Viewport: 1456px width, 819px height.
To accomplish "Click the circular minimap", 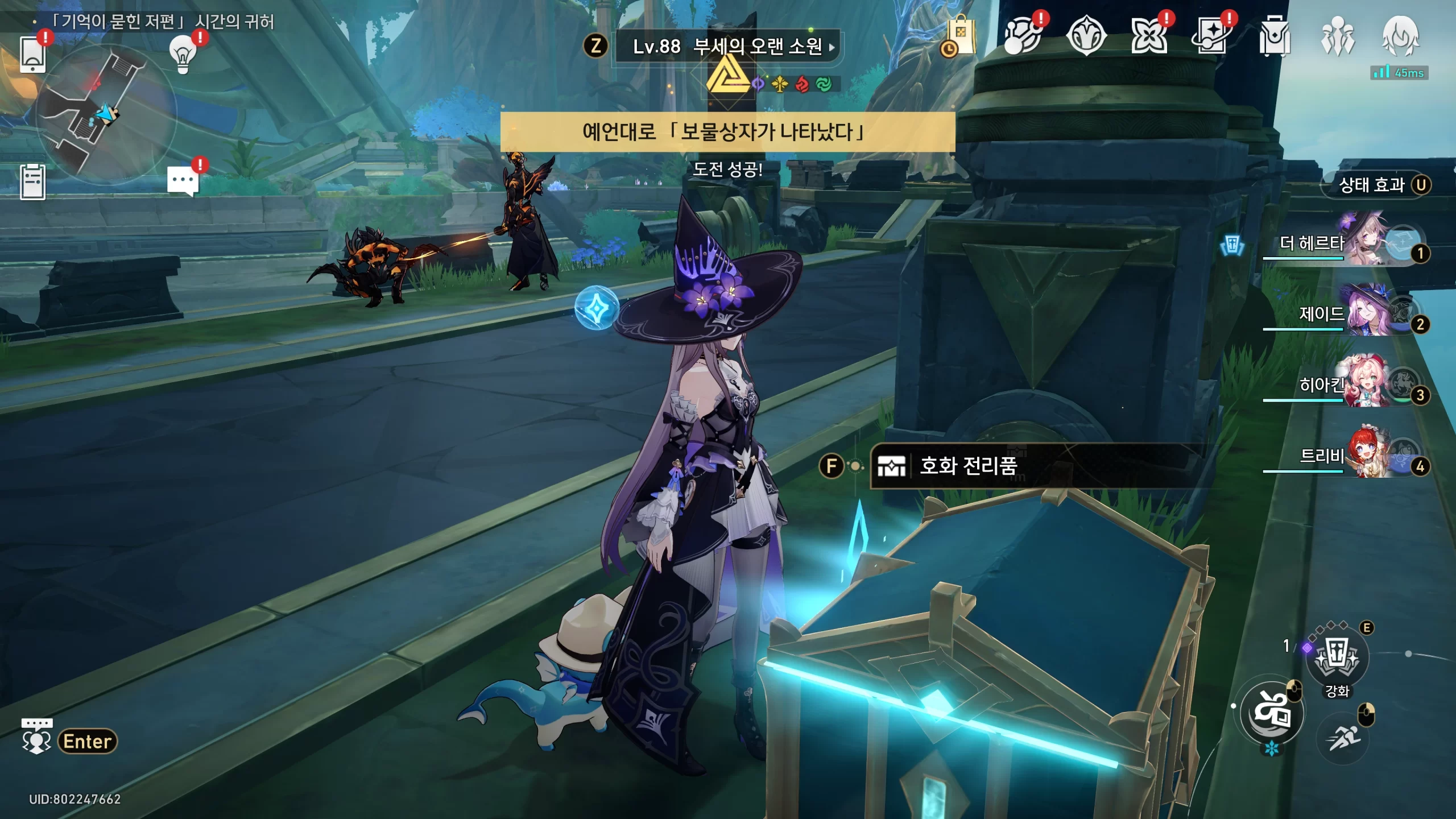I will 105,114.
